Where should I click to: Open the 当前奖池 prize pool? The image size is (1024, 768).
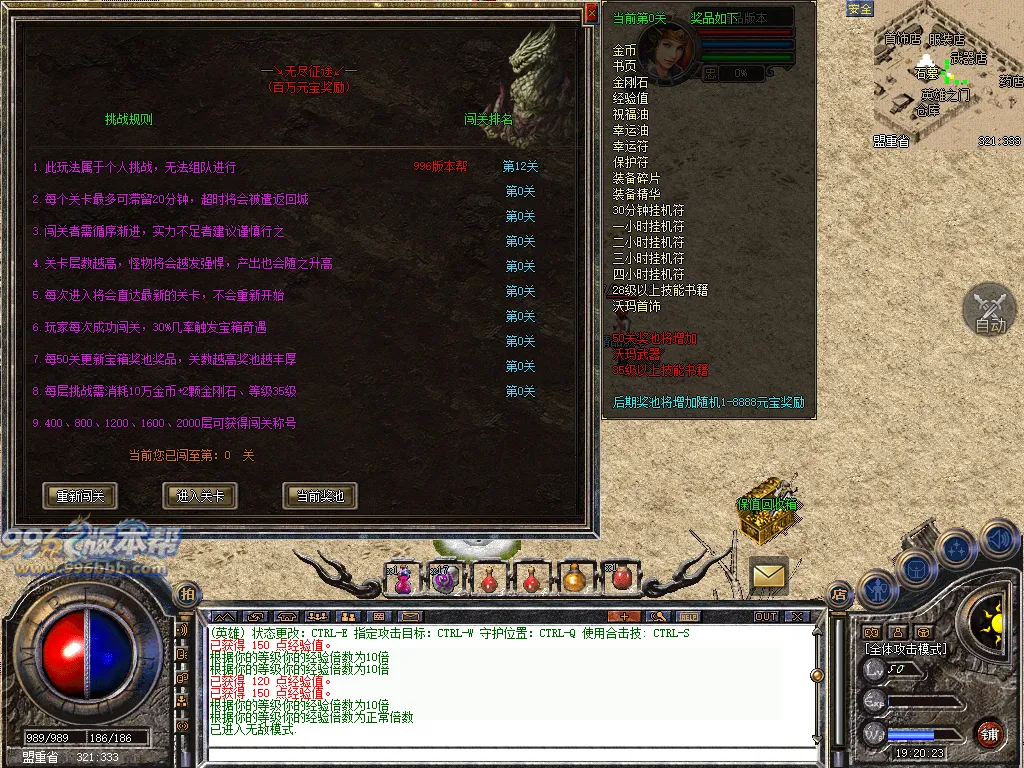point(320,495)
